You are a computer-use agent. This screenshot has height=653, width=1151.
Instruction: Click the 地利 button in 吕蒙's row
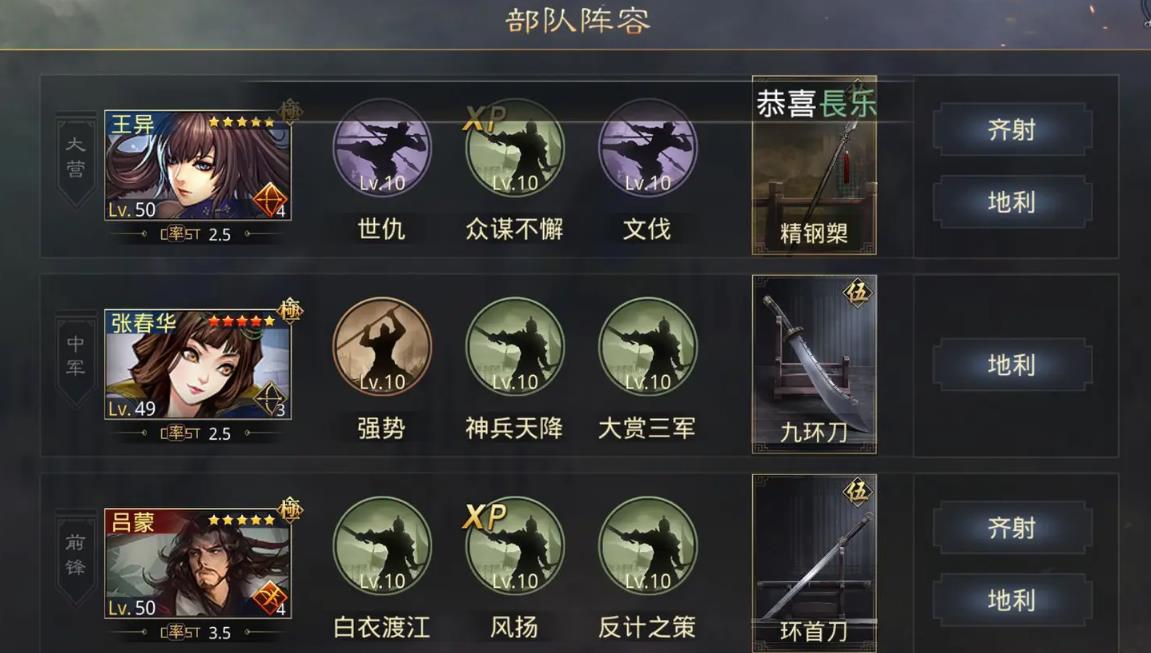[1012, 600]
